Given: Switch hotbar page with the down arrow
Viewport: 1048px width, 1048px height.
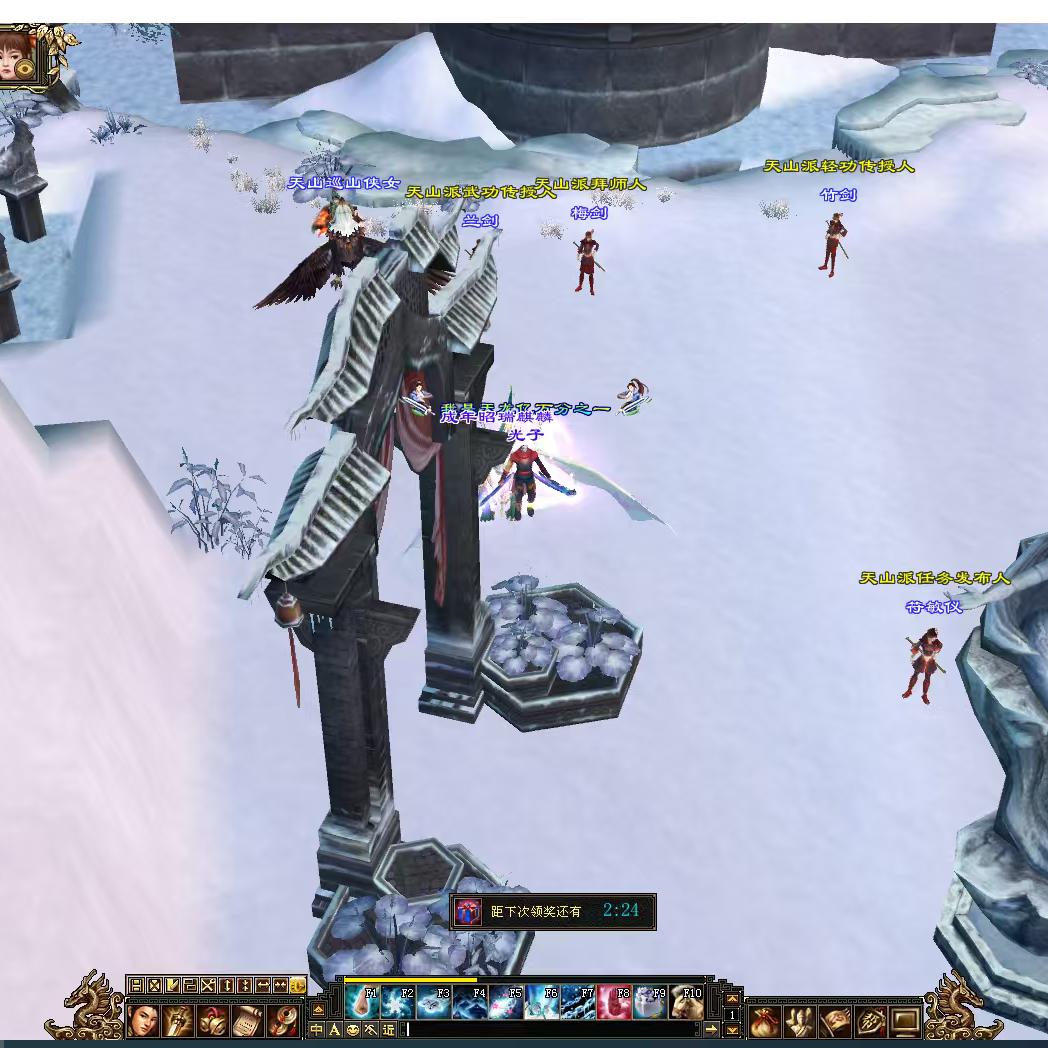Looking at the screenshot, I should click(x=732, y=1030).
